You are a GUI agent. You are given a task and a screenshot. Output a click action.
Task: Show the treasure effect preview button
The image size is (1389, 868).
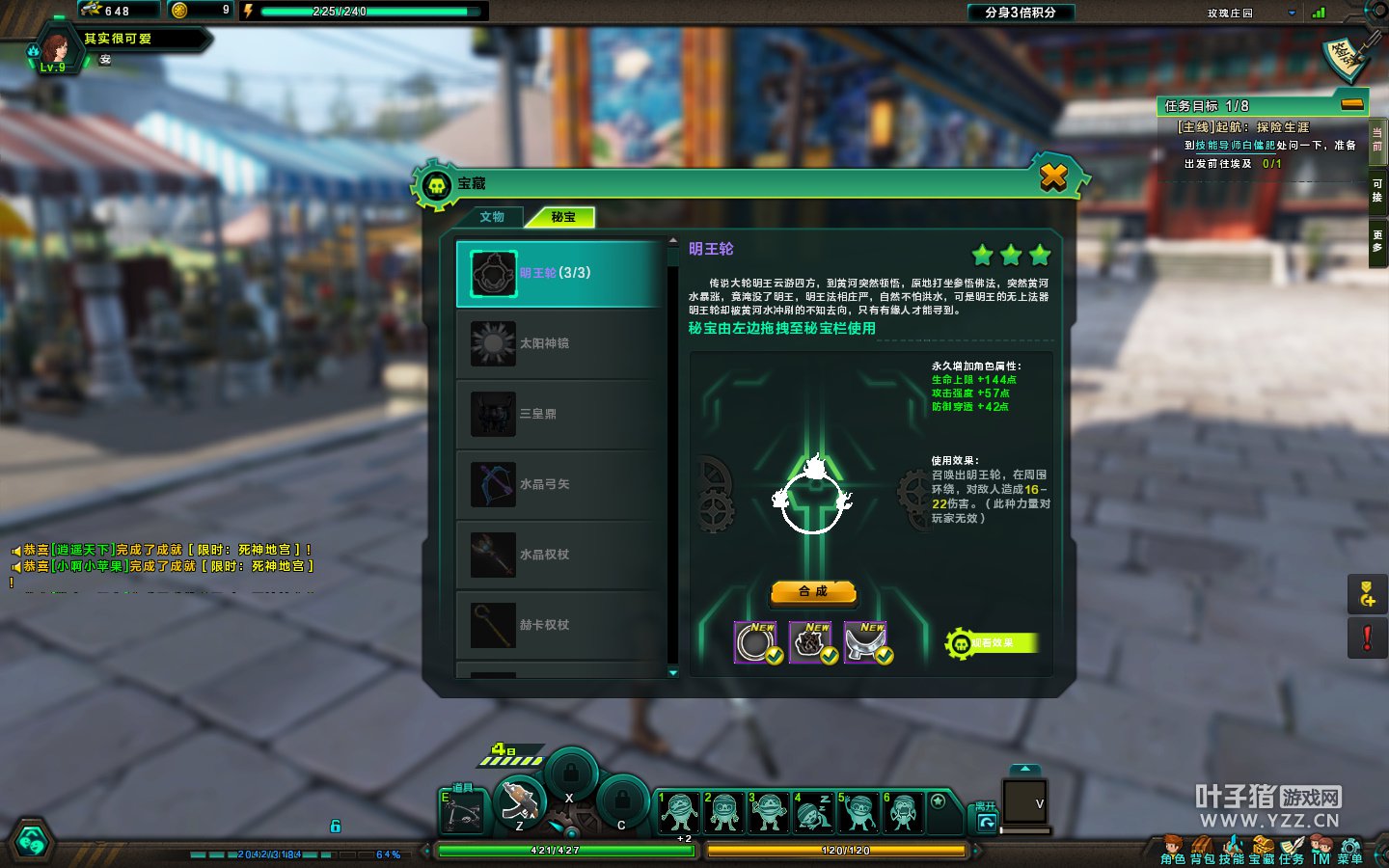pyautogui.click(x=992, y=643)
